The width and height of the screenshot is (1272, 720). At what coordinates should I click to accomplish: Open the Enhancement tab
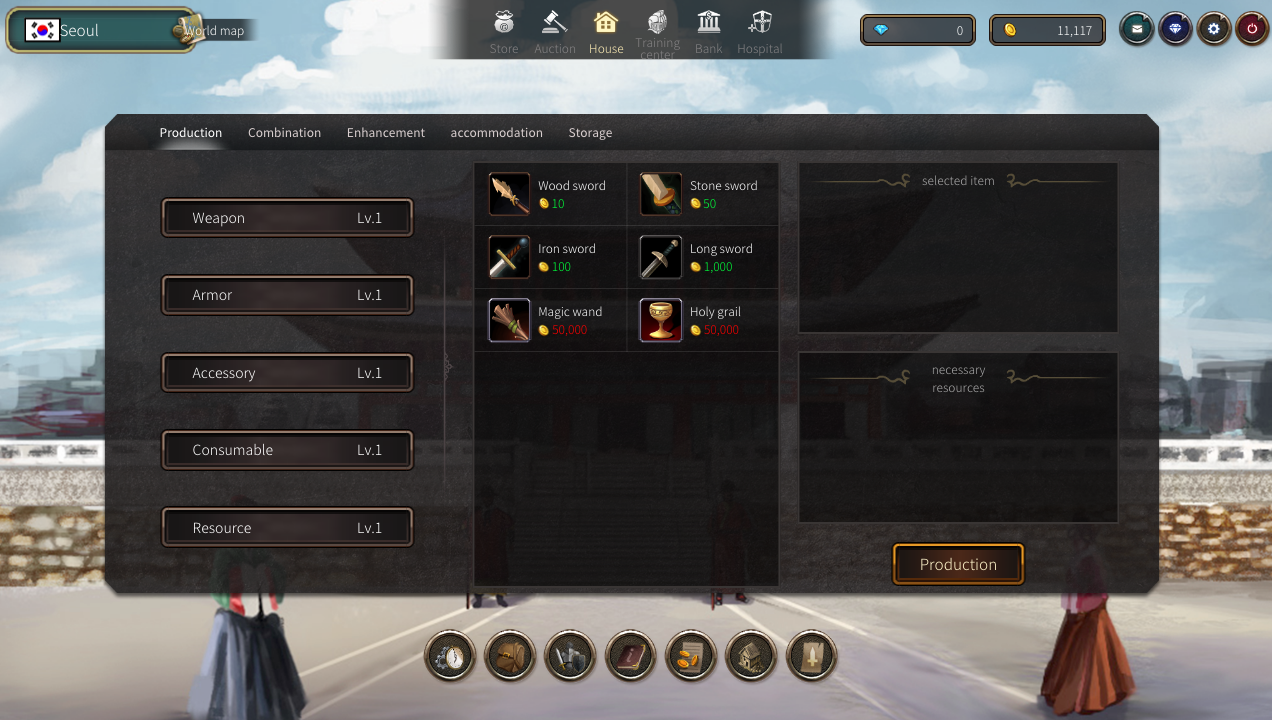tap(385, 133)
